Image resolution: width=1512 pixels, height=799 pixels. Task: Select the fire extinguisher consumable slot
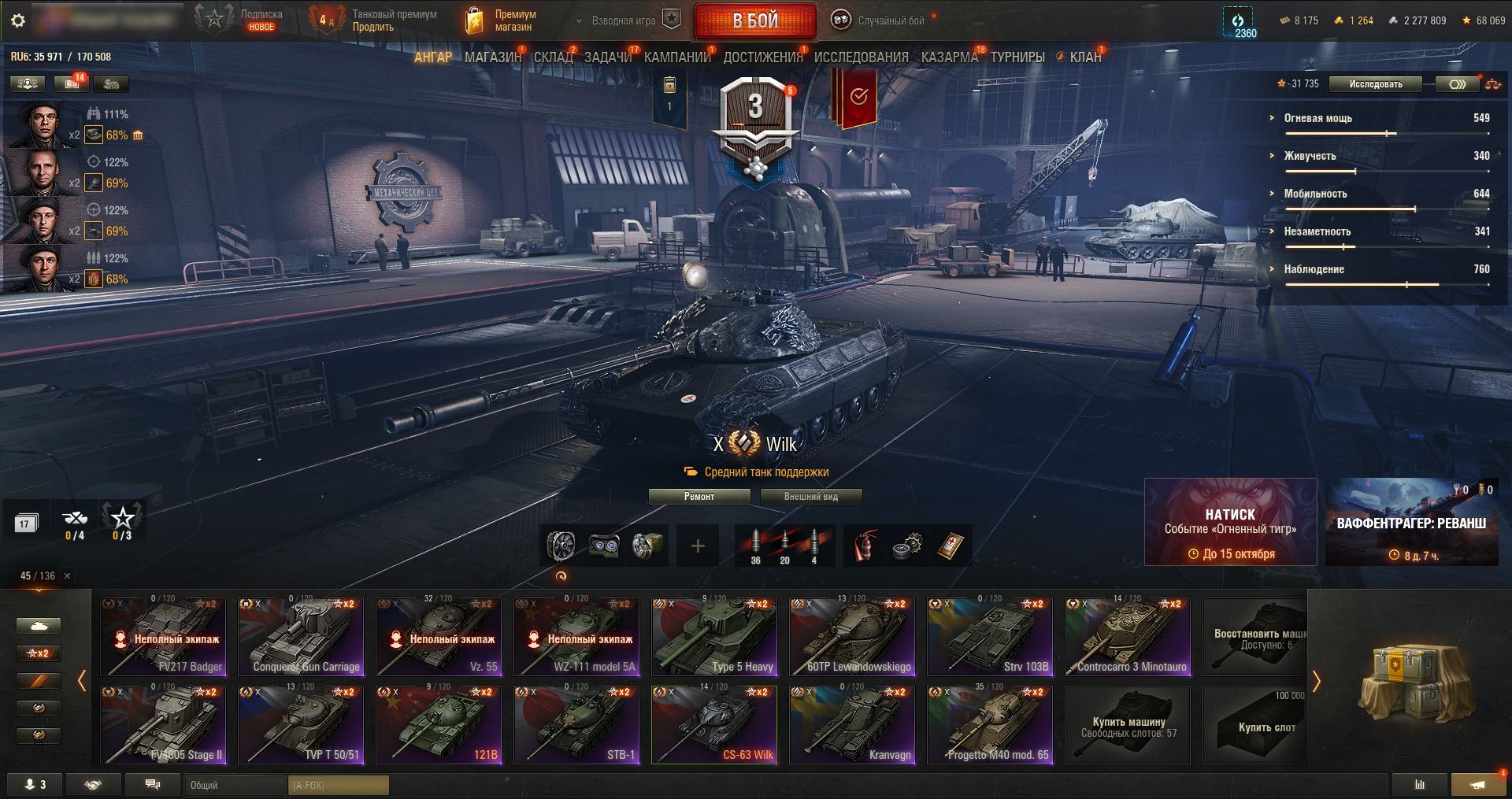[x=864, y=546]
